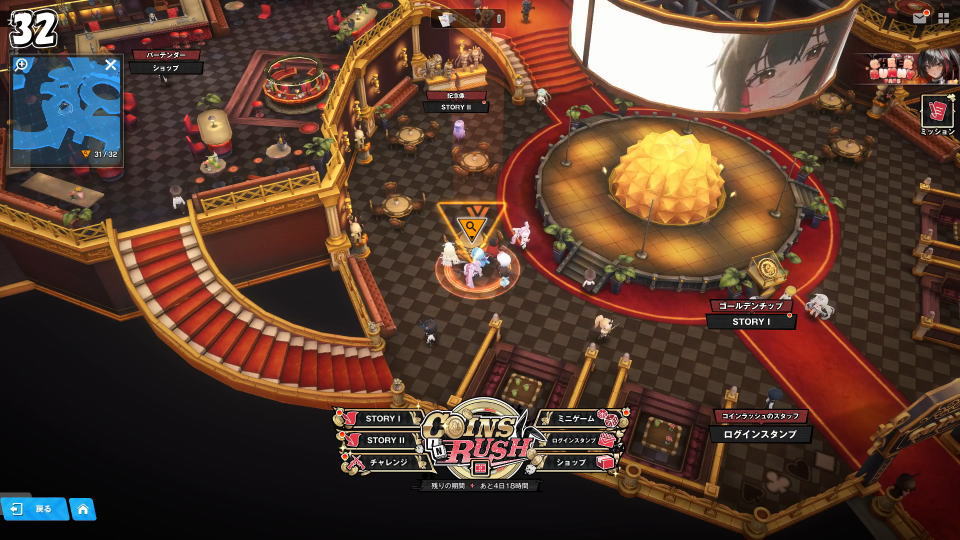Go back with the 戻る button
960x540 pixels.
34,509
